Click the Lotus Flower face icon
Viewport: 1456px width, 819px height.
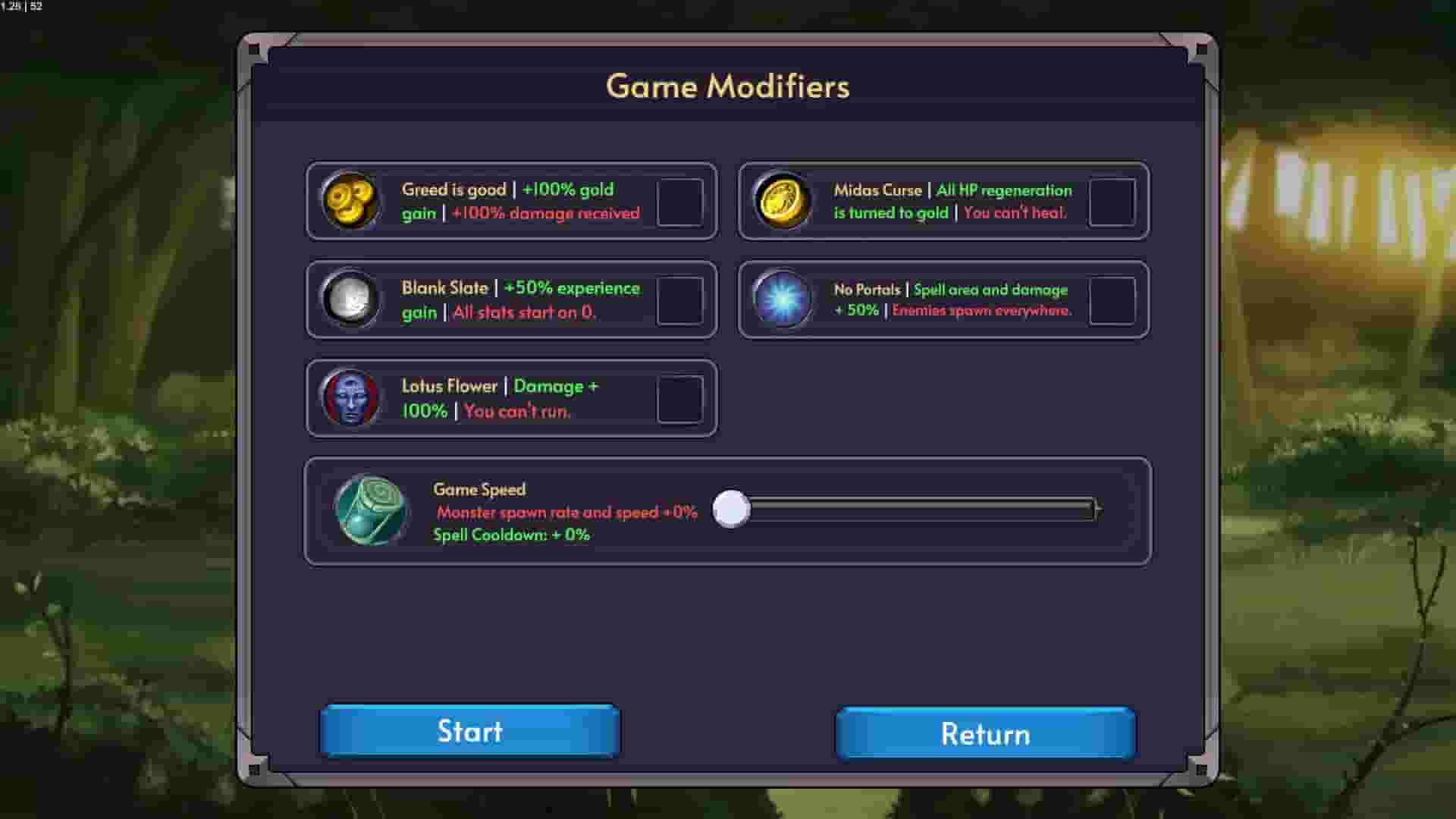351,399
